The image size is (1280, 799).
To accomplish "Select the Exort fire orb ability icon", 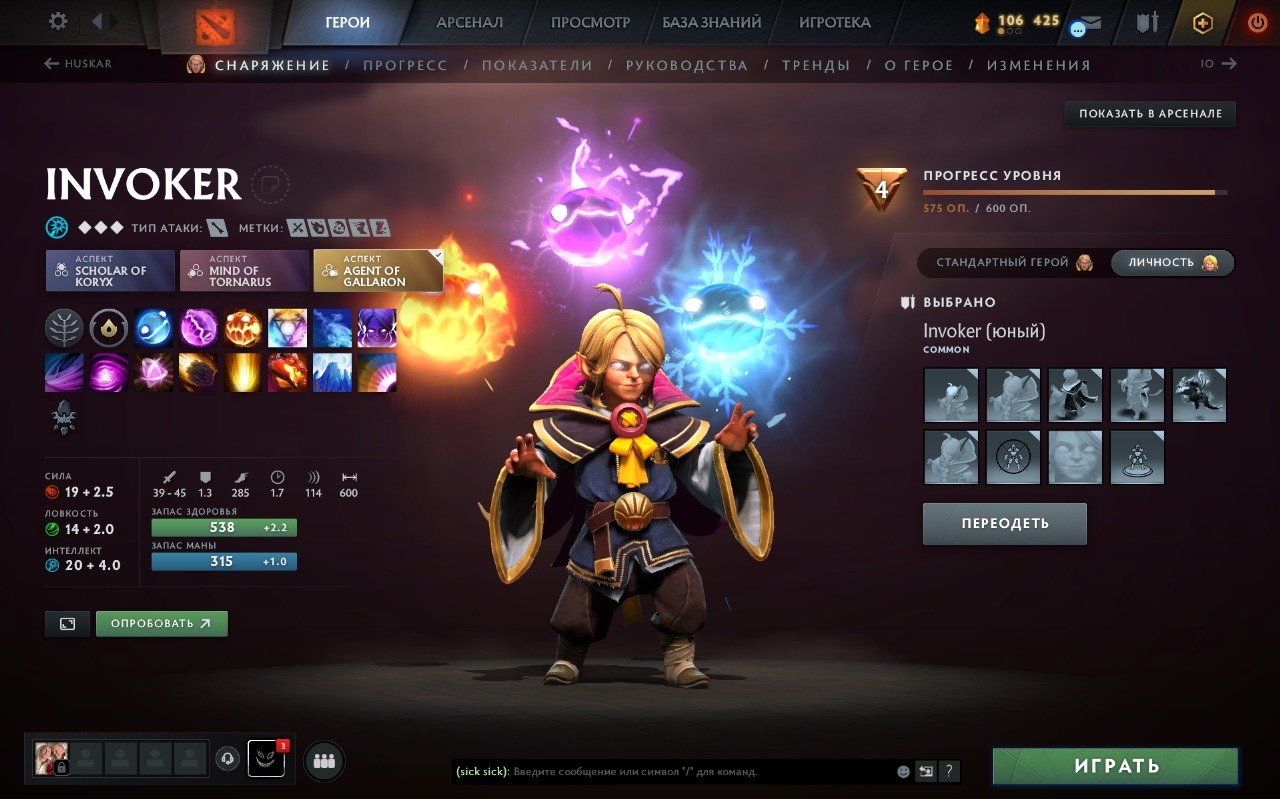I will coord(241,328).
